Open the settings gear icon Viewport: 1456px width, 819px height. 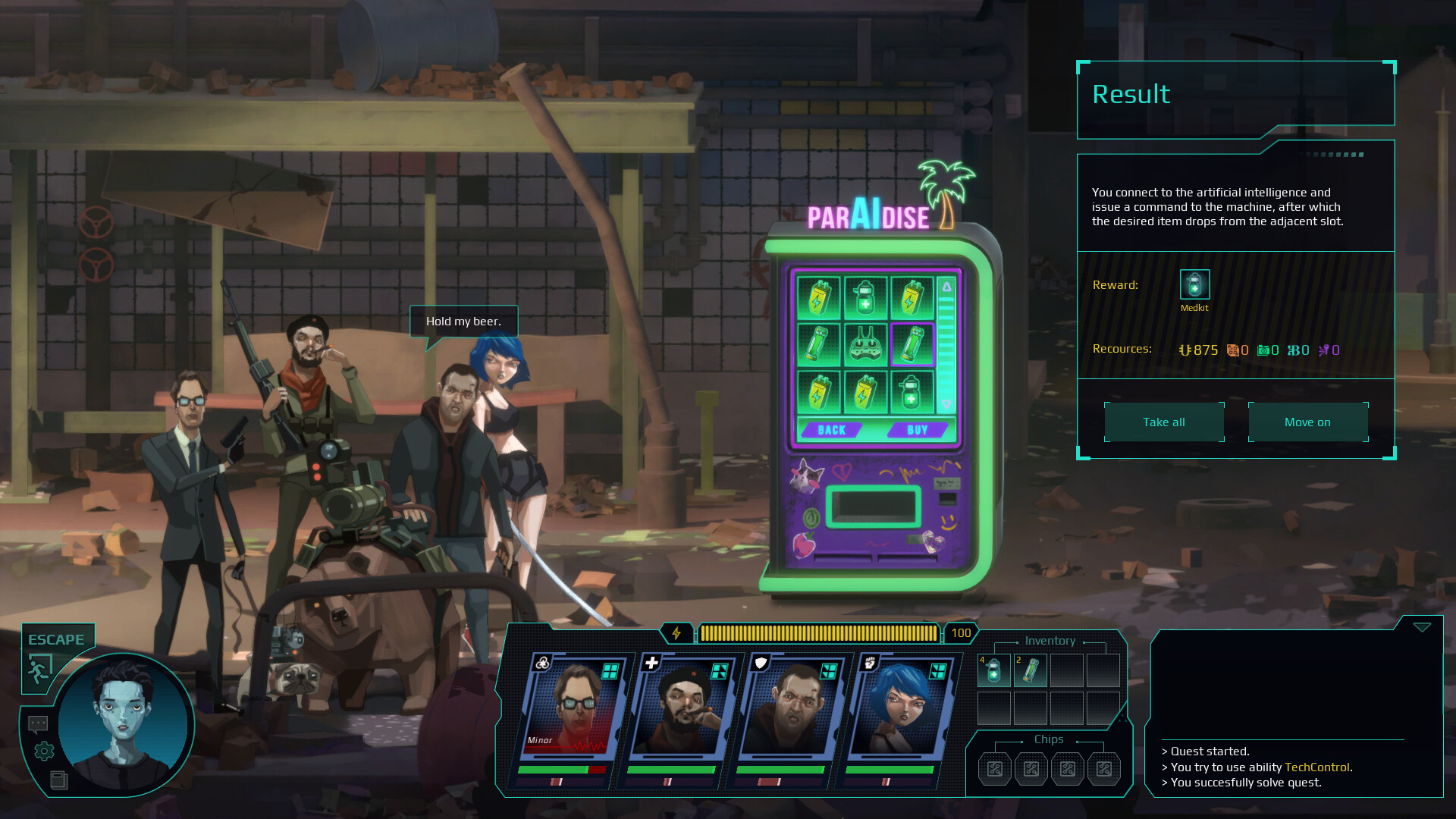point(44,751)
